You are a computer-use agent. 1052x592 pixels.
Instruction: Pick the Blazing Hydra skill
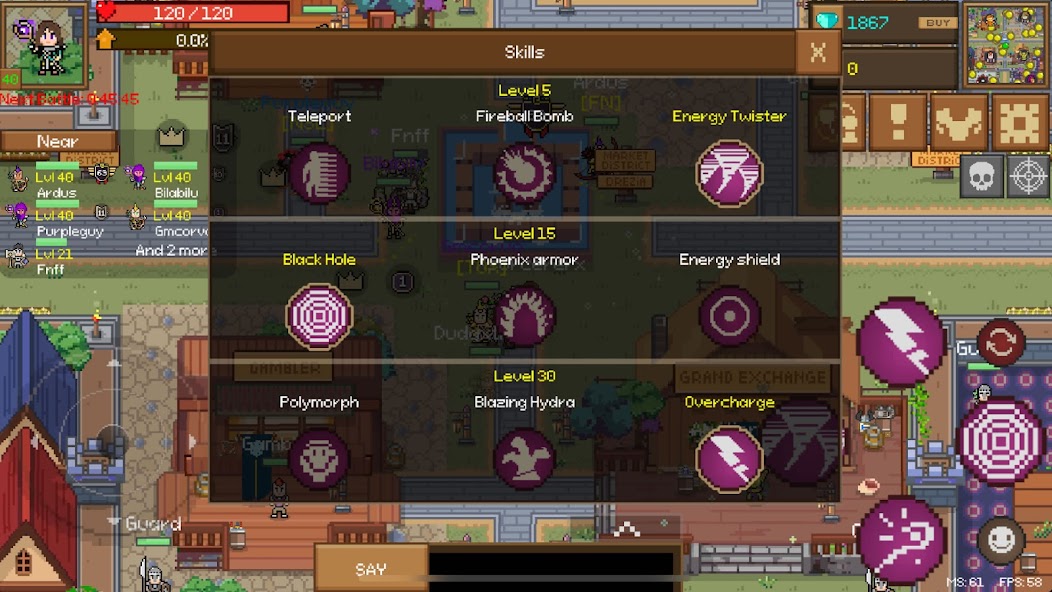(524, 459)
